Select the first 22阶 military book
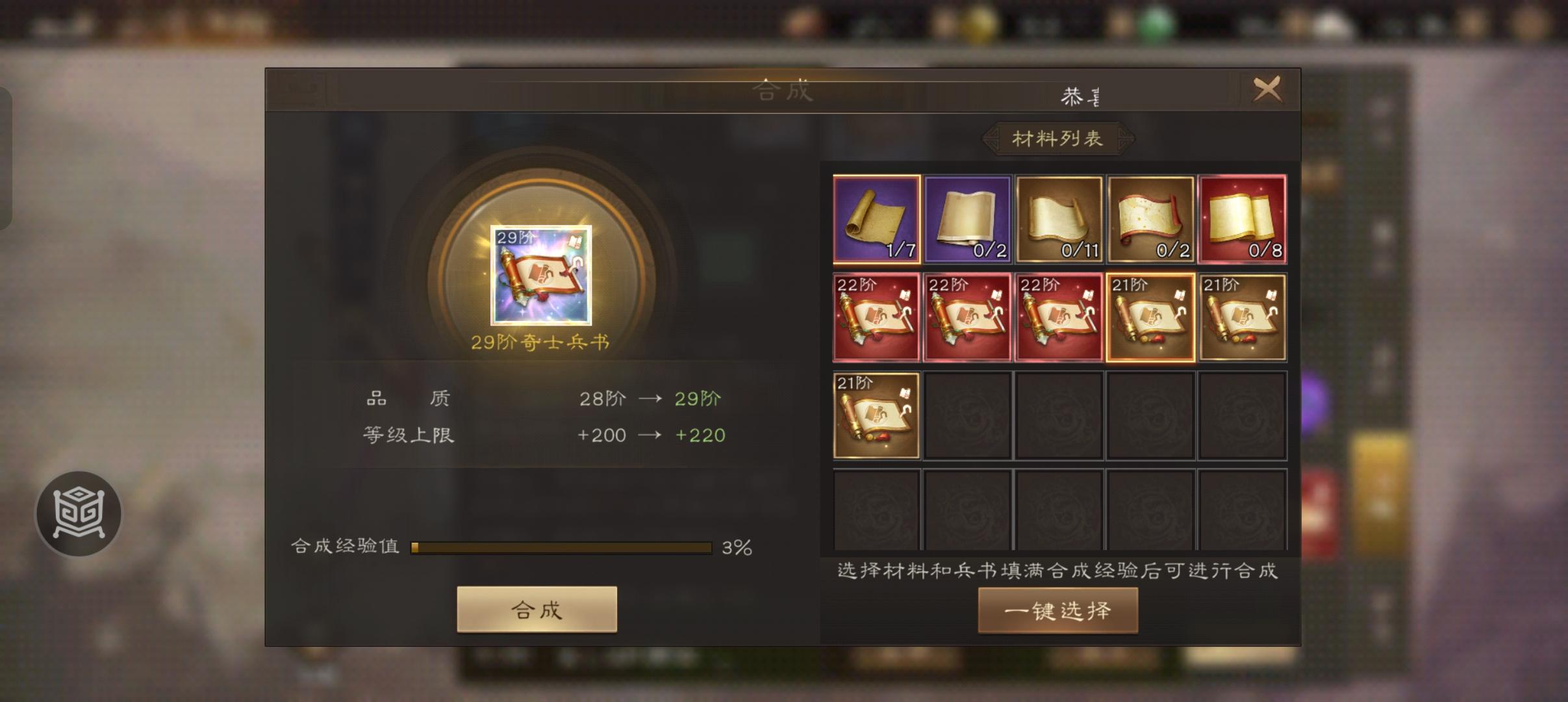The width and height of the screenshot is (1568, 702). (x=876, y=317)
